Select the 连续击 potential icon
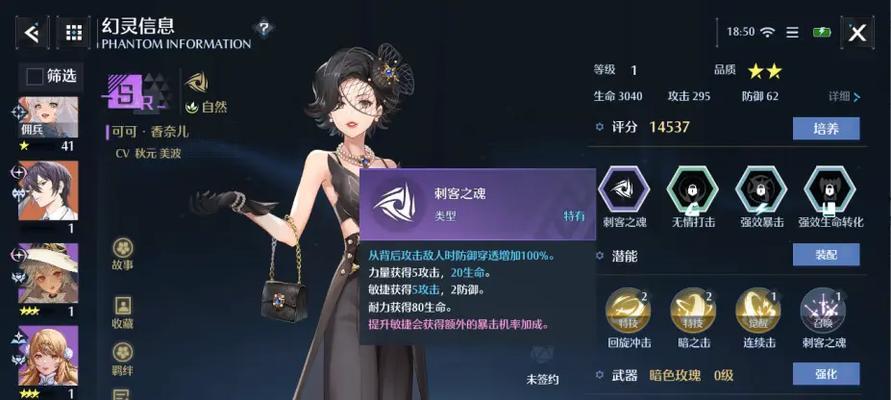 point(759,311)
